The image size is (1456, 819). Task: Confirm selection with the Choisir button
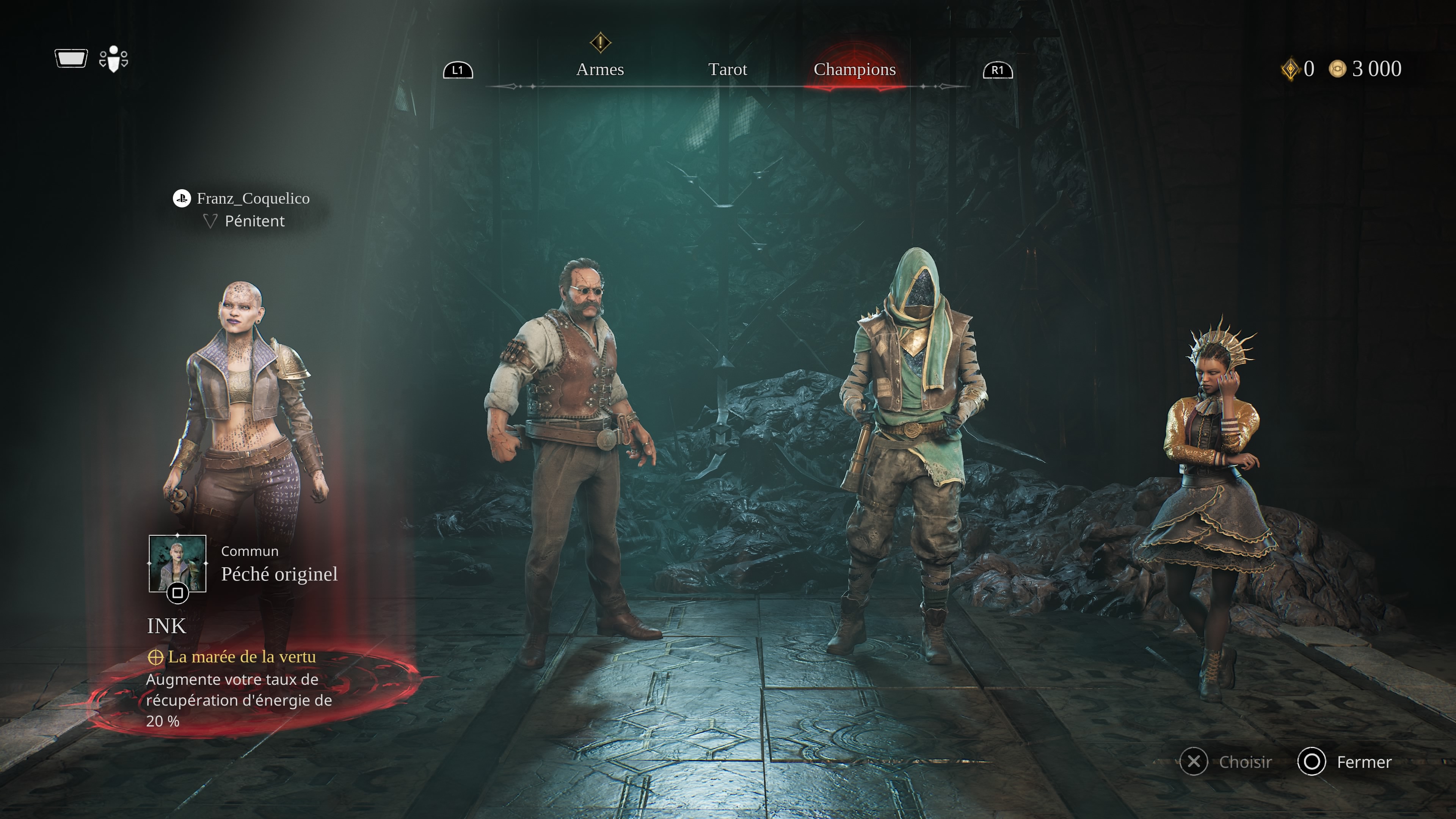coord(1227,762)
